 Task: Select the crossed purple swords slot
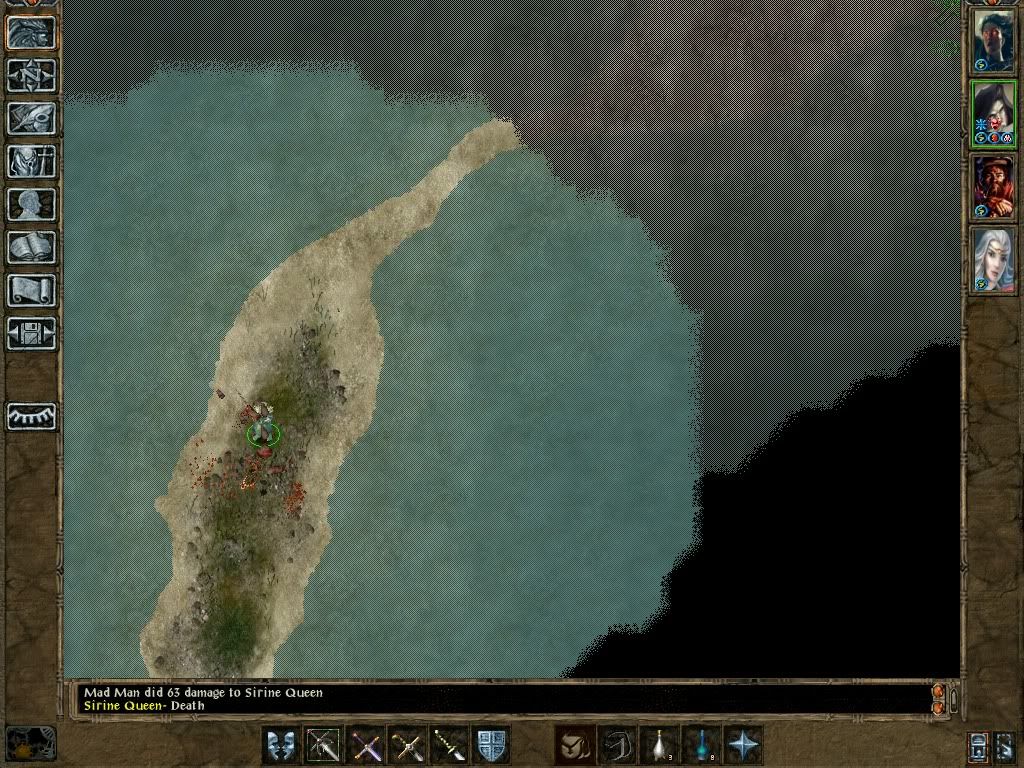tap(365, 745)
